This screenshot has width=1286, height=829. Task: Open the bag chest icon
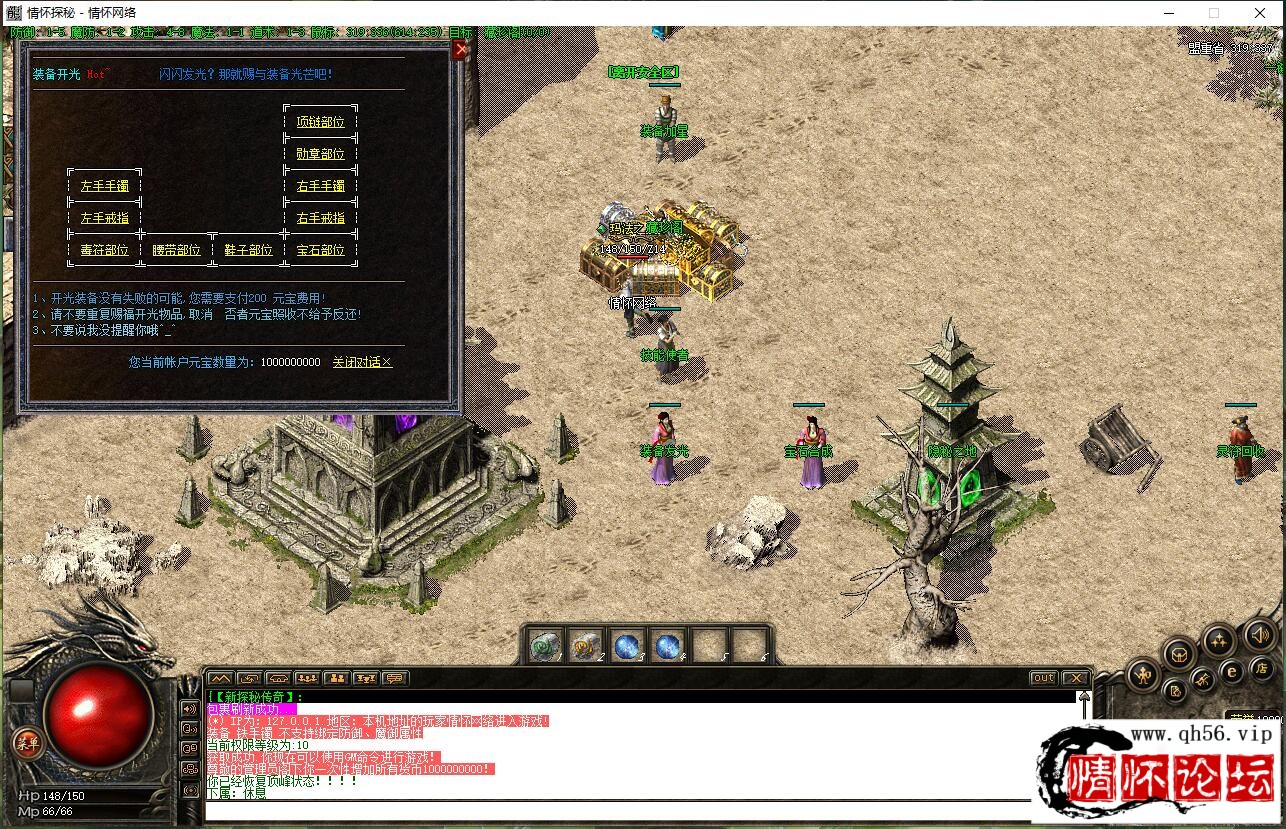click(1180, 653)
